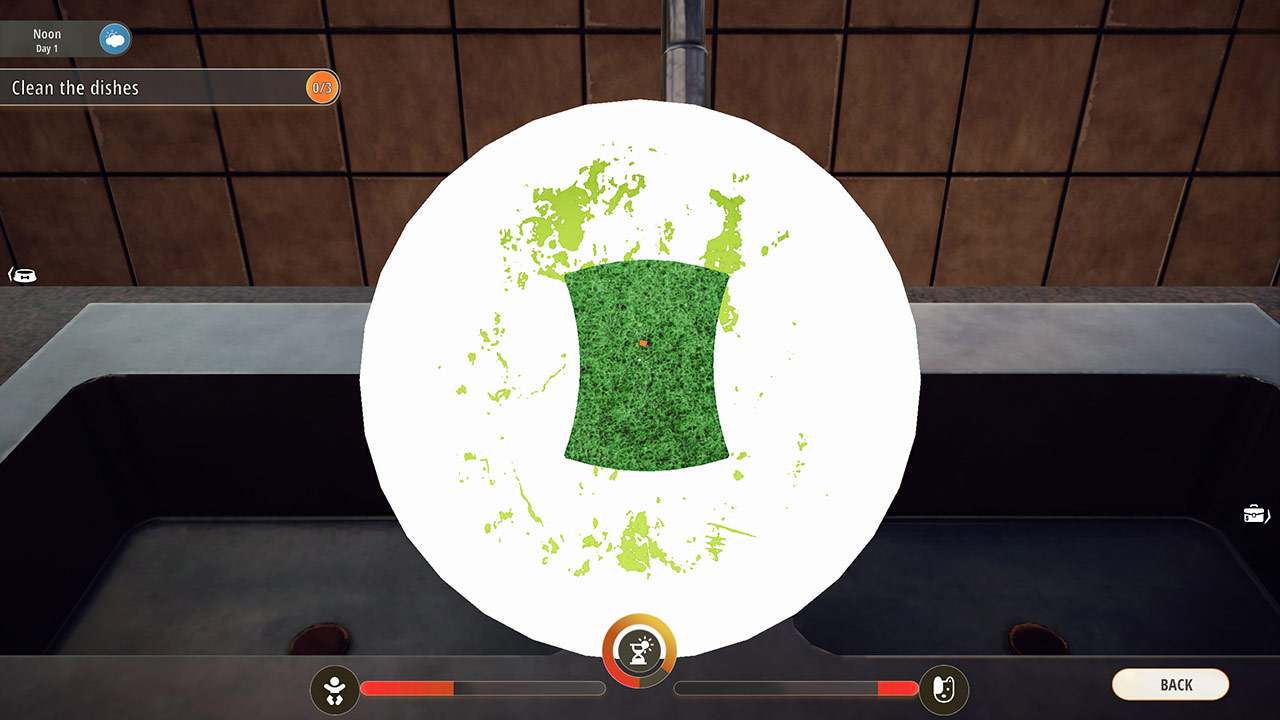The width and height of the screenshot is (1280, 720).
Task: Click the baby icon by the left progress bar
Action: click(336, 689)
